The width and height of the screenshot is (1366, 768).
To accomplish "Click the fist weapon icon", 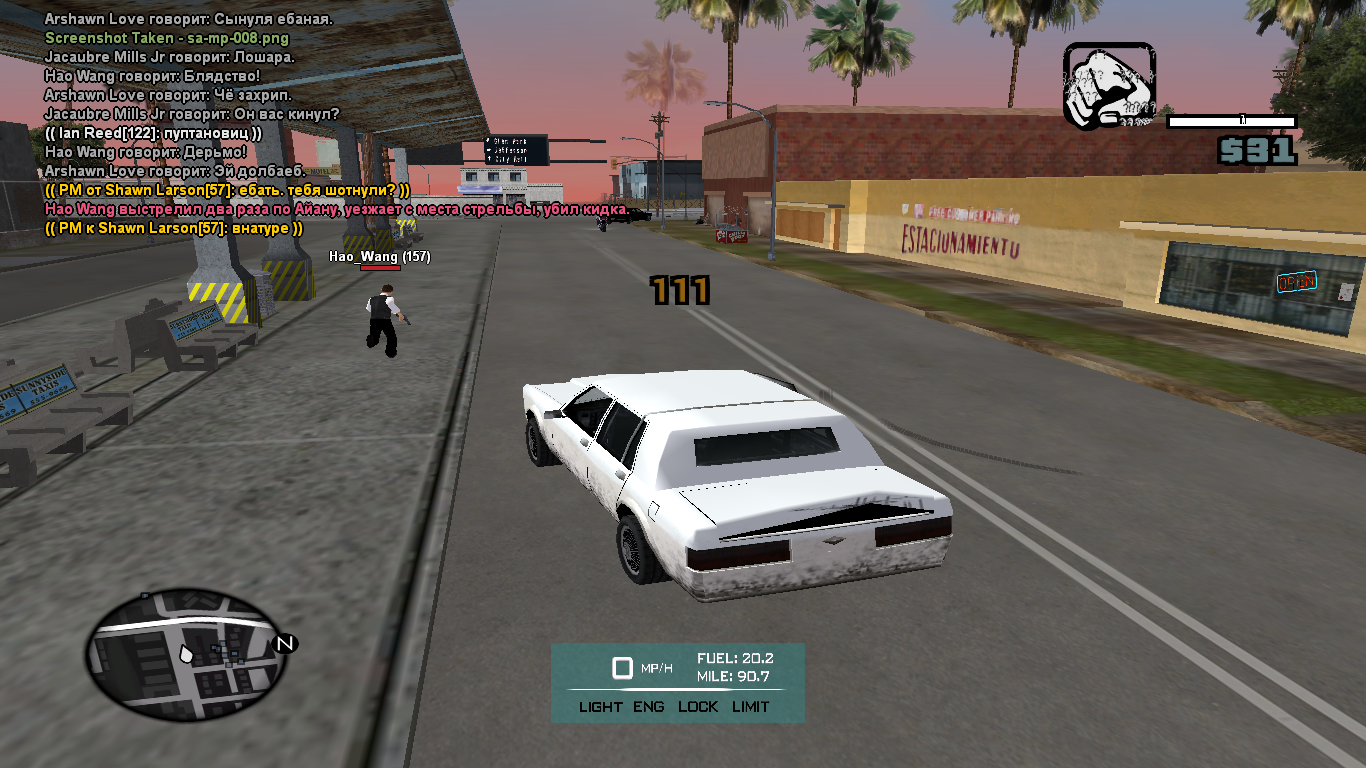I will pyautogui.click(x=1109, y=85).
